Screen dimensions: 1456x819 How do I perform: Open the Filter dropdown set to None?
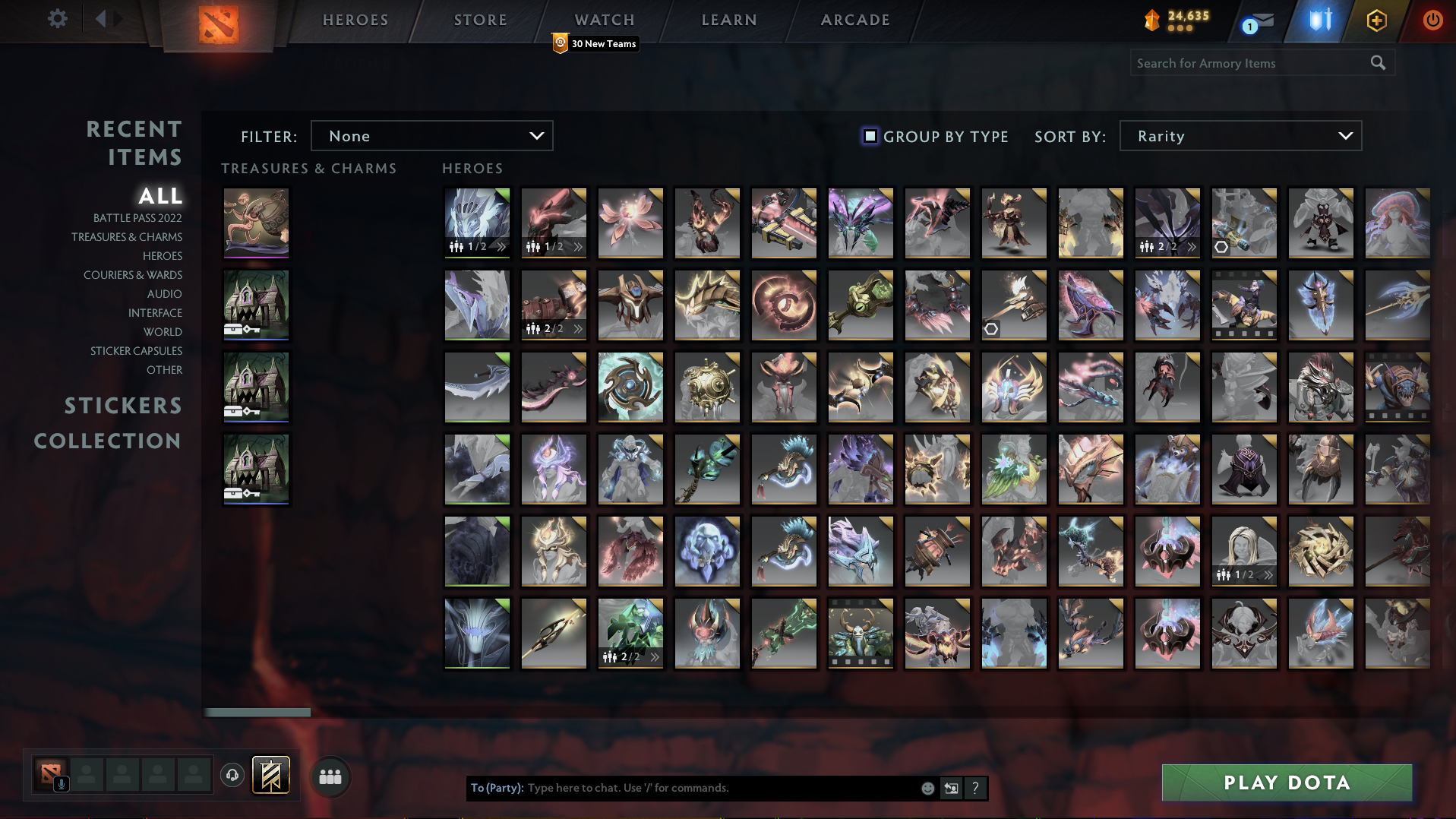coord(431,136)
